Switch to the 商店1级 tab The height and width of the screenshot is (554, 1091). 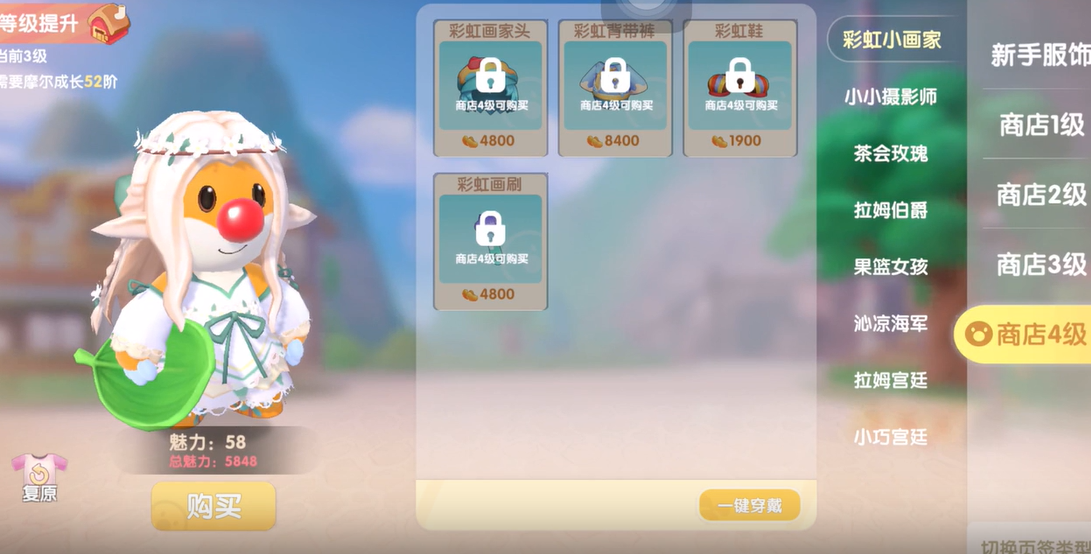point(1041,125)
